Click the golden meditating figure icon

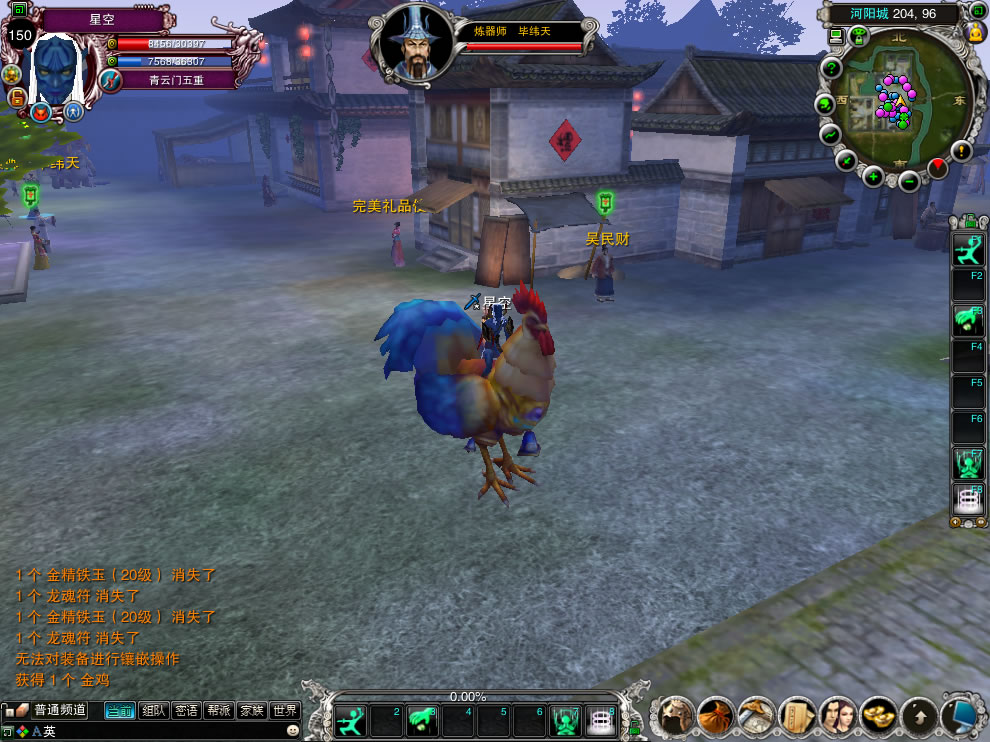tap(975, 33)
